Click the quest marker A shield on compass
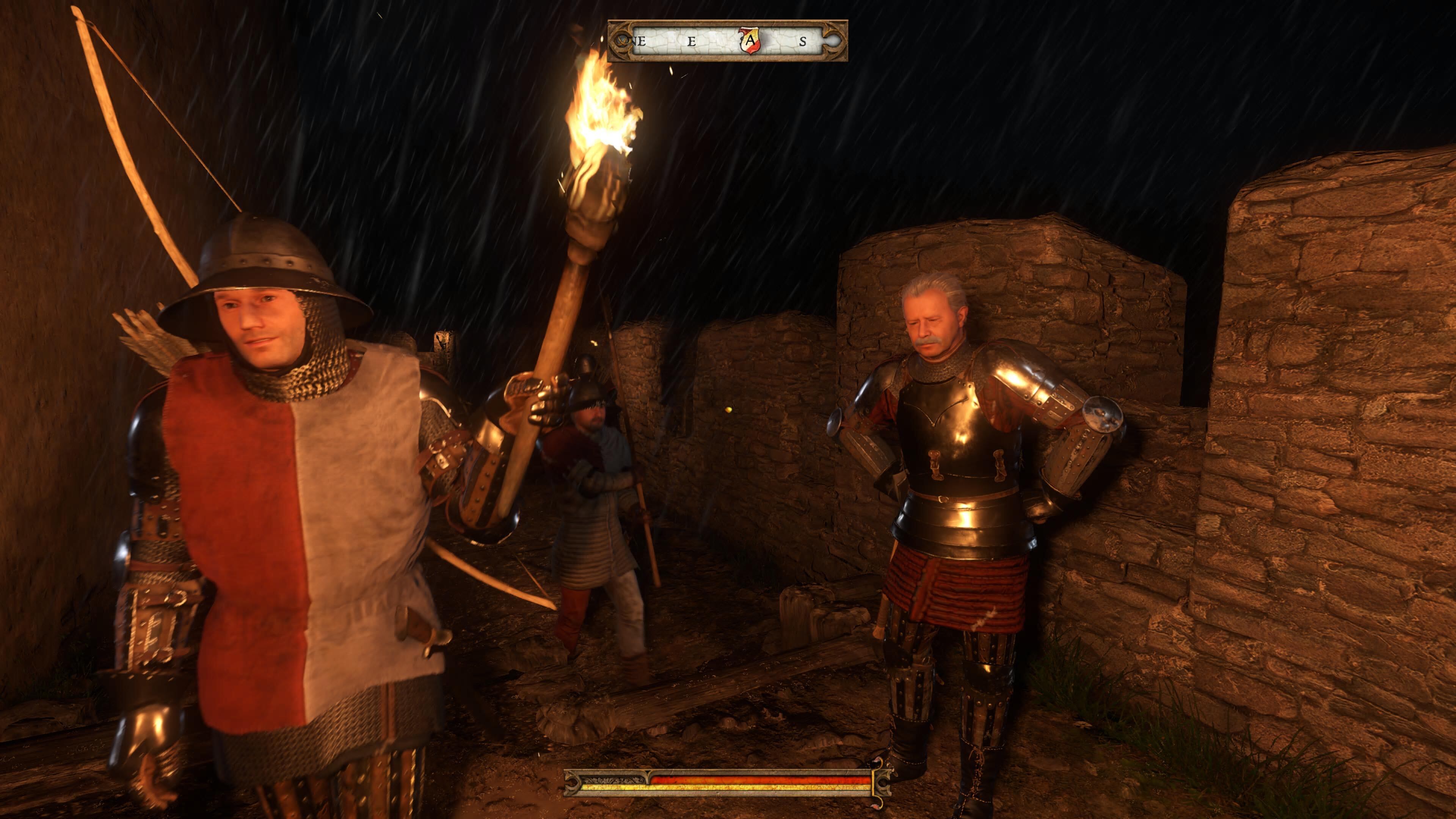The height and width of the screenshot is (819, 1456). pyautogui.click(x=750, y=41)
